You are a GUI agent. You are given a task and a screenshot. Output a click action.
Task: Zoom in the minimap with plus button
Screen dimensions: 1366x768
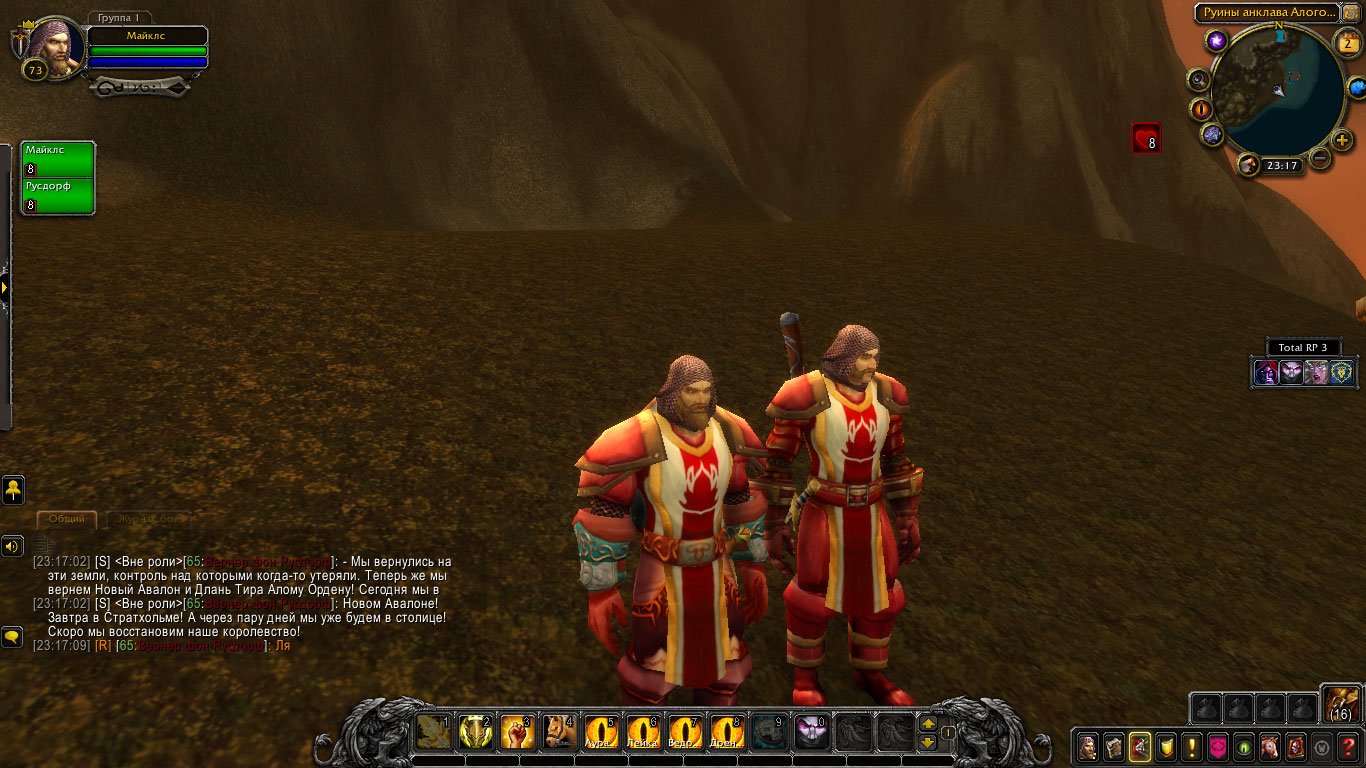point(1342,140)
